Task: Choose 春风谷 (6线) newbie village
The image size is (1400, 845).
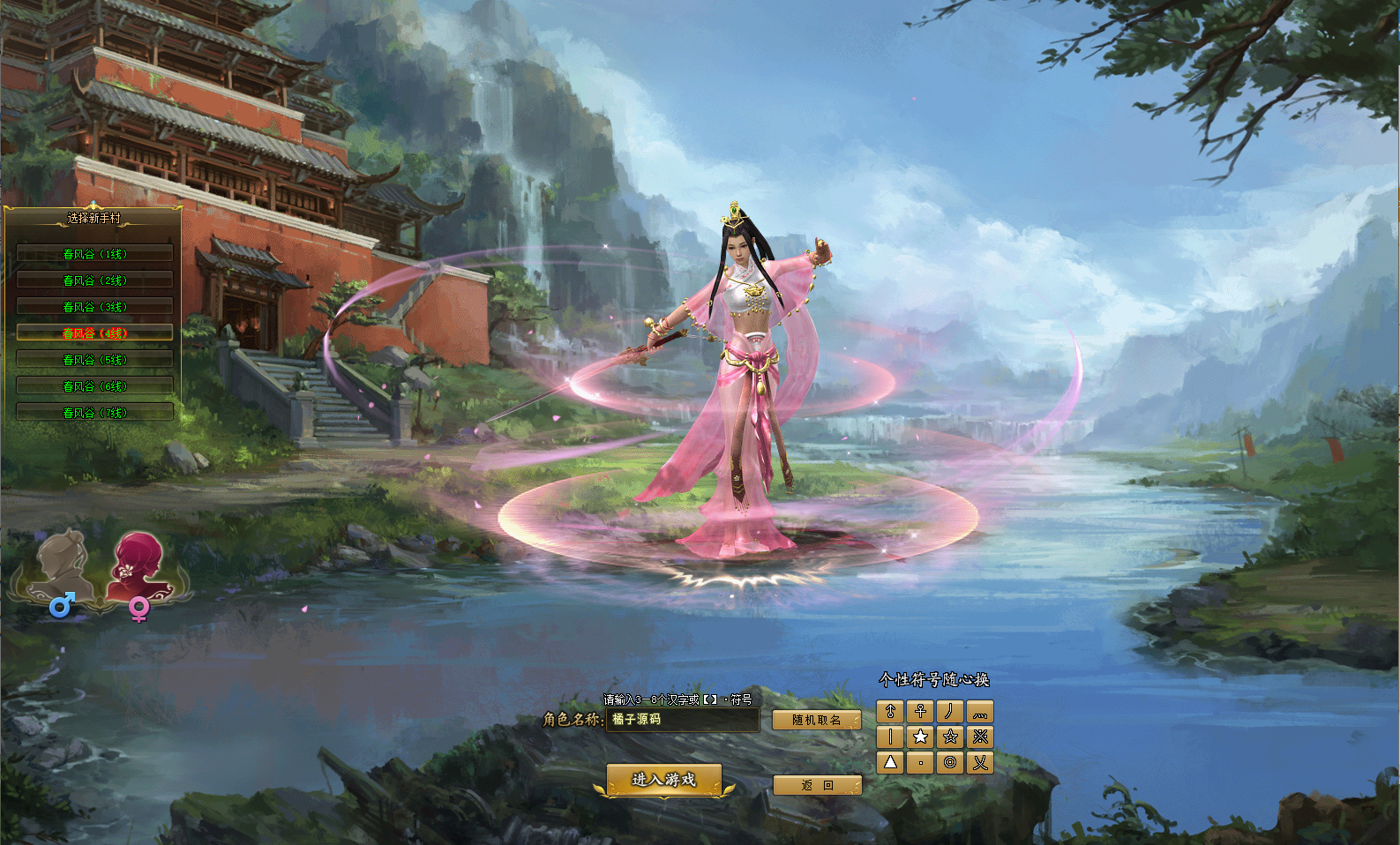Action: (94, 386)
